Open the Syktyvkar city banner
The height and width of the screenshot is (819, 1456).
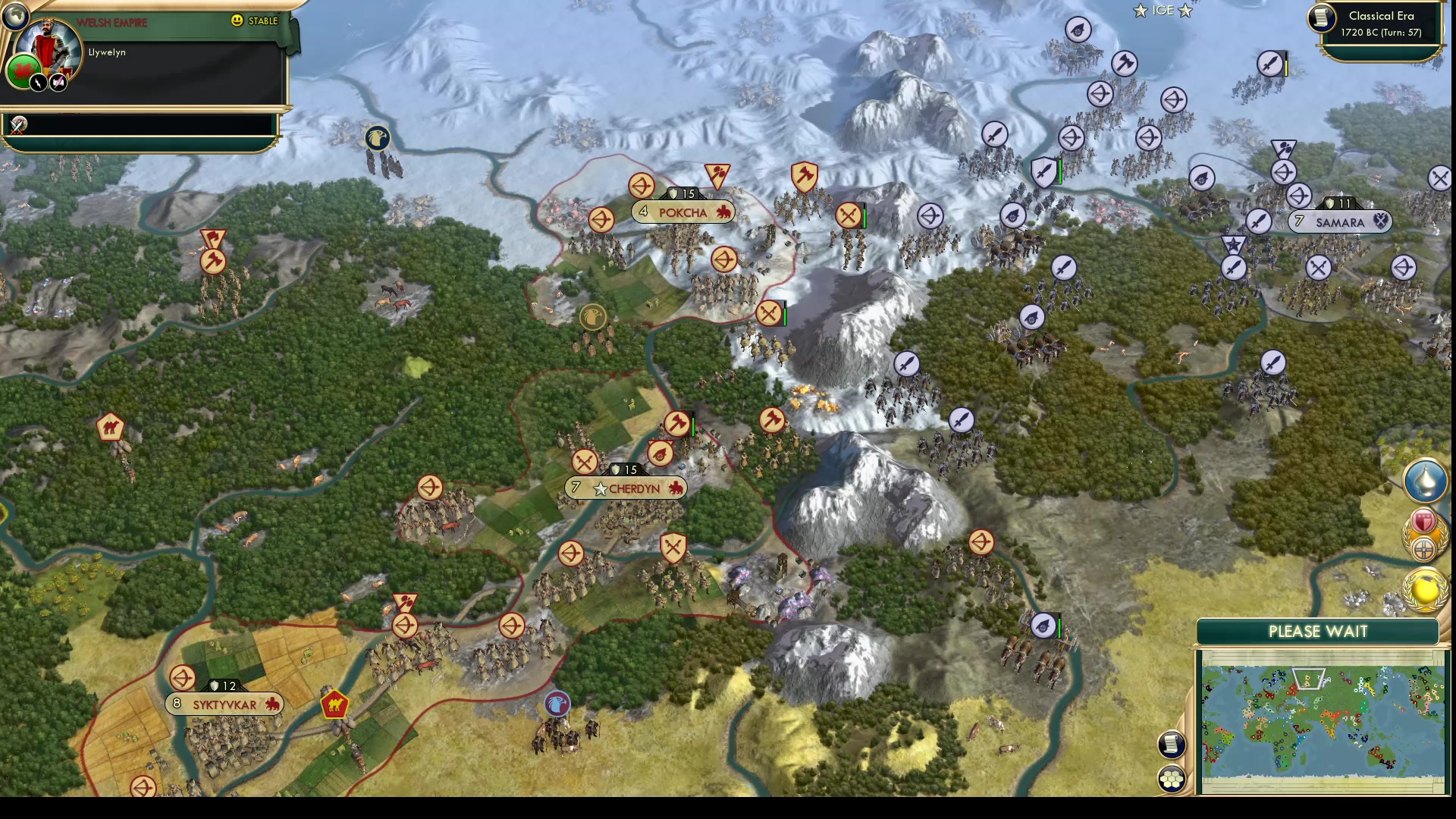(223, 703)
